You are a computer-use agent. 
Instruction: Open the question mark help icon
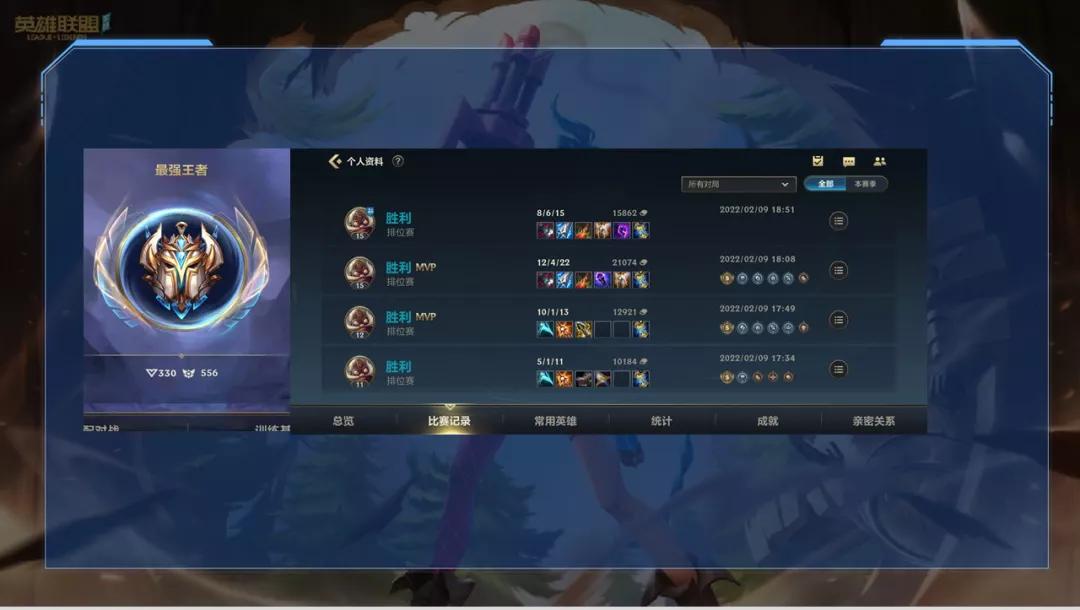pos(398,161)
